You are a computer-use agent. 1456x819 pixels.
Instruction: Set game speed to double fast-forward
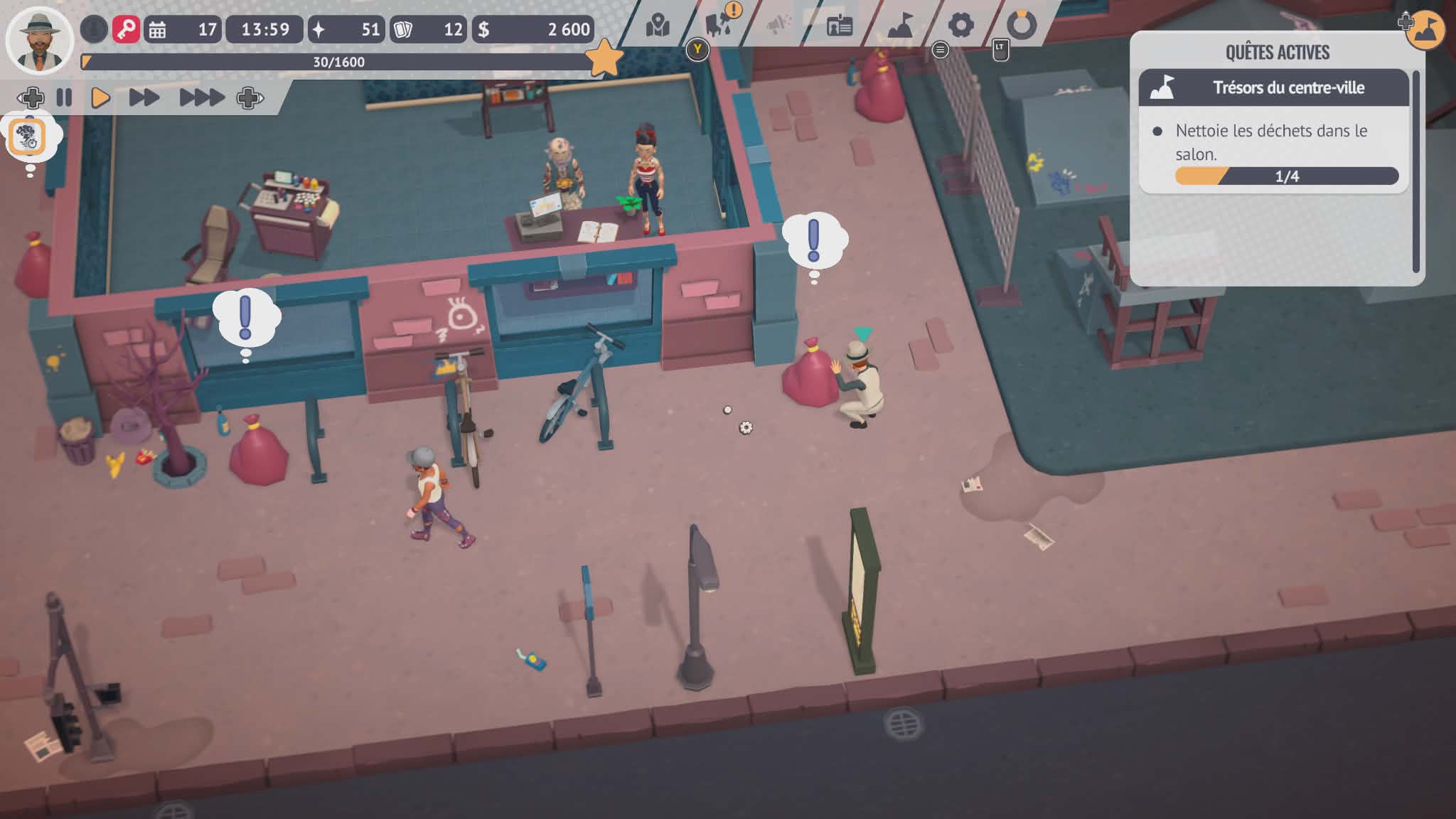pyautogui.click(x=144, y=97)
